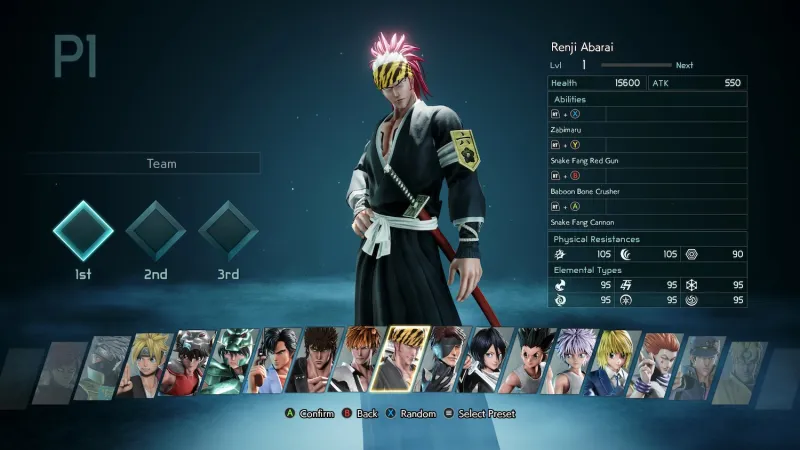Select masked Kakashi's roster portrait

pyautogui.click(x=106, y=361)
